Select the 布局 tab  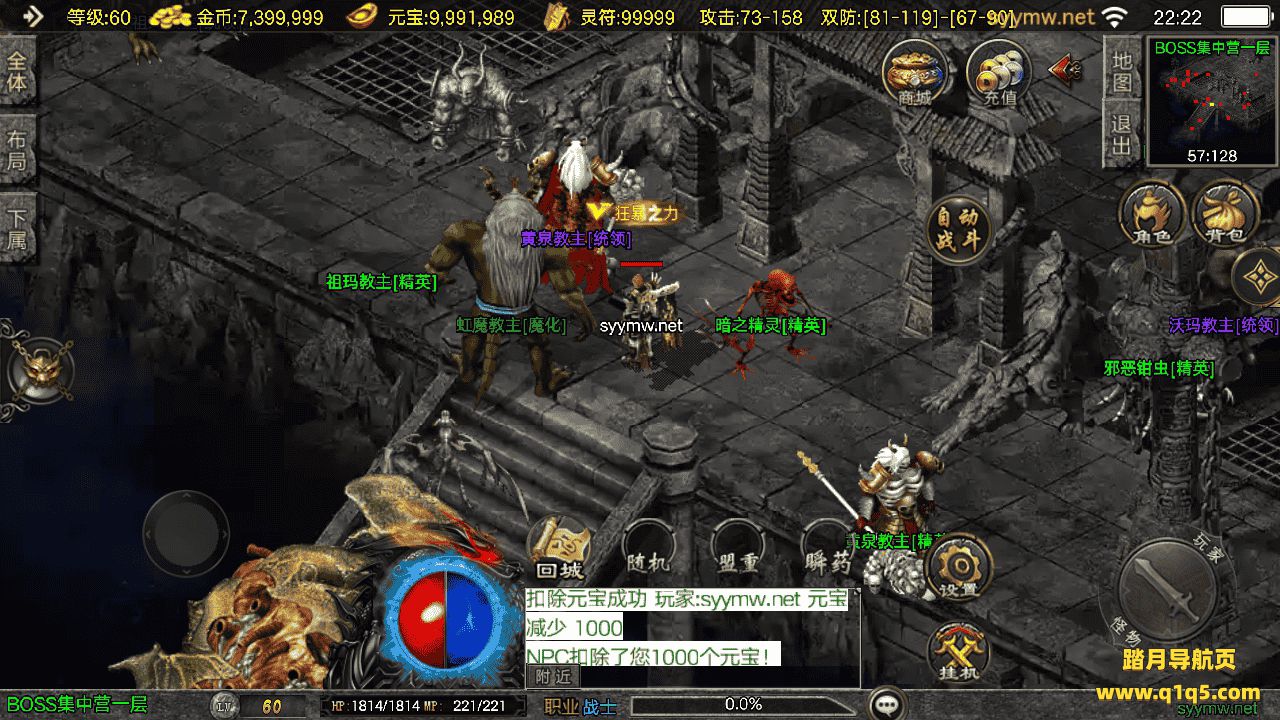pyautogui.click(x=17, y=150)
